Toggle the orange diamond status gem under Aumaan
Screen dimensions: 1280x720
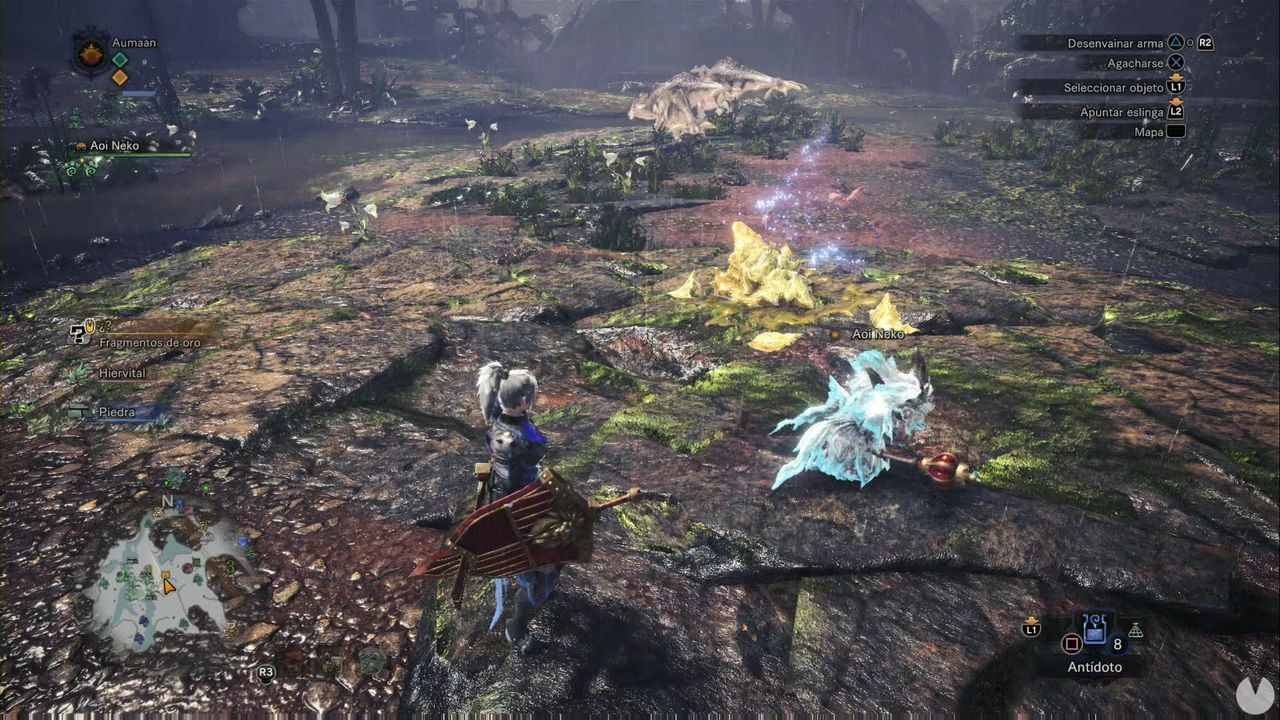pos(122,77)
